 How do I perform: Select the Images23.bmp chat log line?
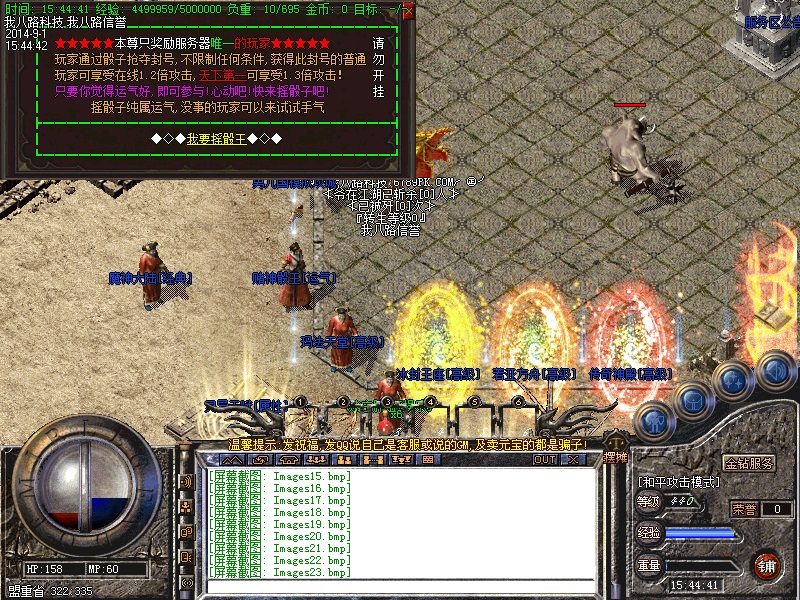(x=280, y=572)
